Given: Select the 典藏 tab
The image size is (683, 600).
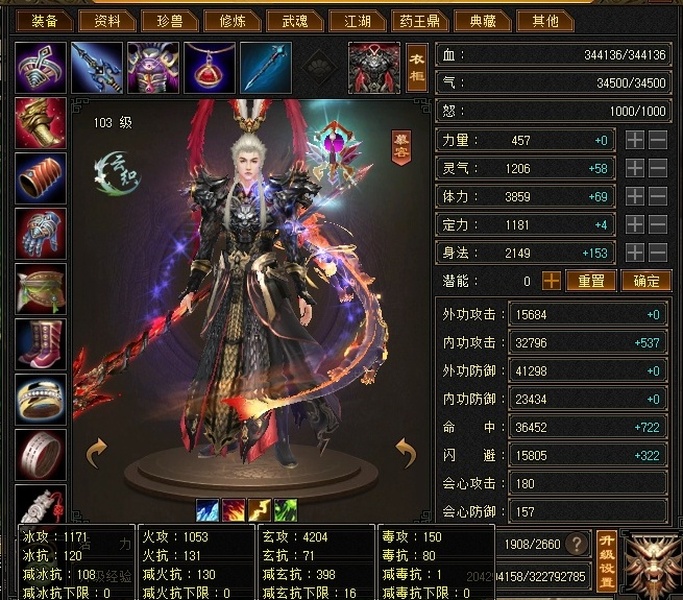Looking at the screenshot, I should click(x=481, y=21).
